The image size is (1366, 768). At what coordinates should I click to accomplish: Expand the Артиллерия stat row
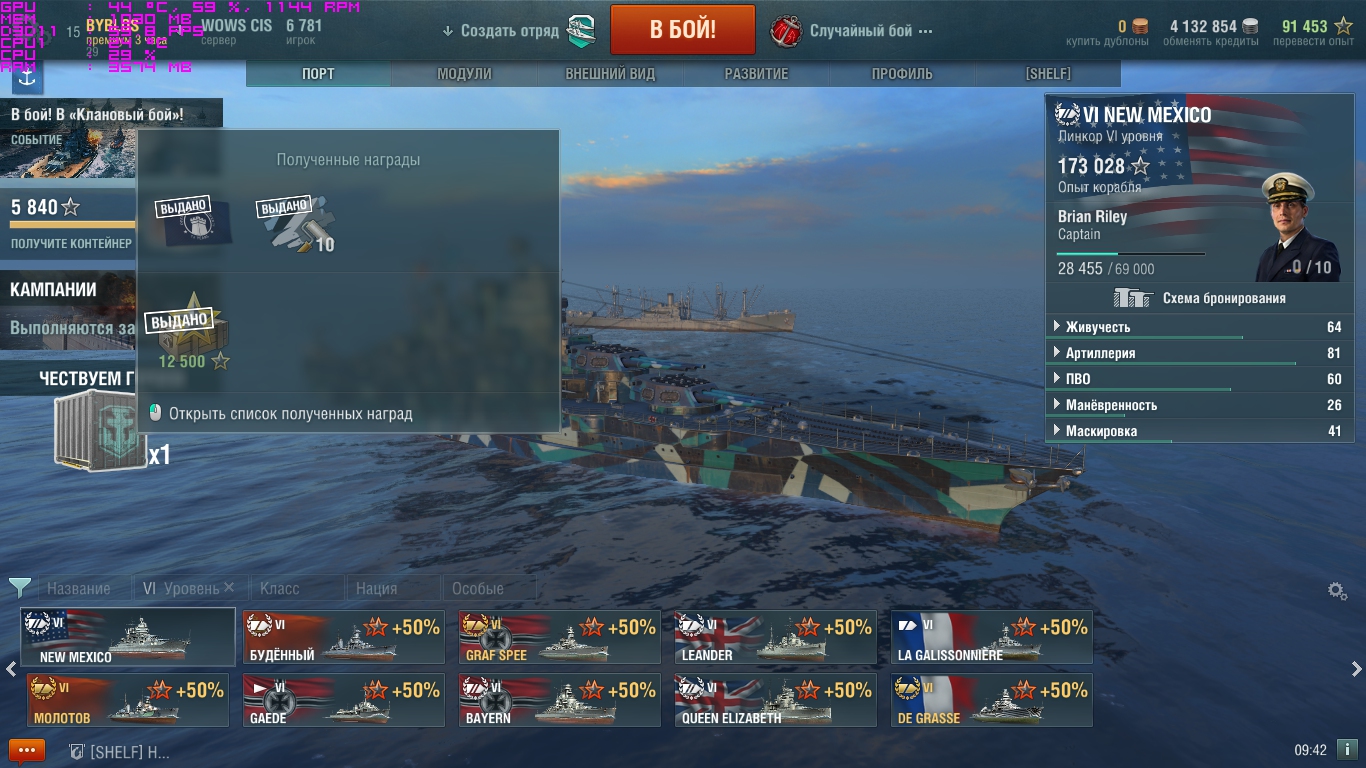pos(1198,353)
